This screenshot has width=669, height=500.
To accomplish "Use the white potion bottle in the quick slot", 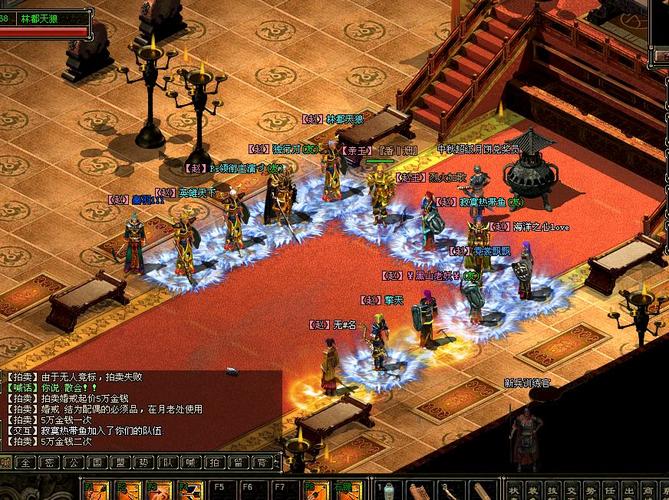I will 388,490.
